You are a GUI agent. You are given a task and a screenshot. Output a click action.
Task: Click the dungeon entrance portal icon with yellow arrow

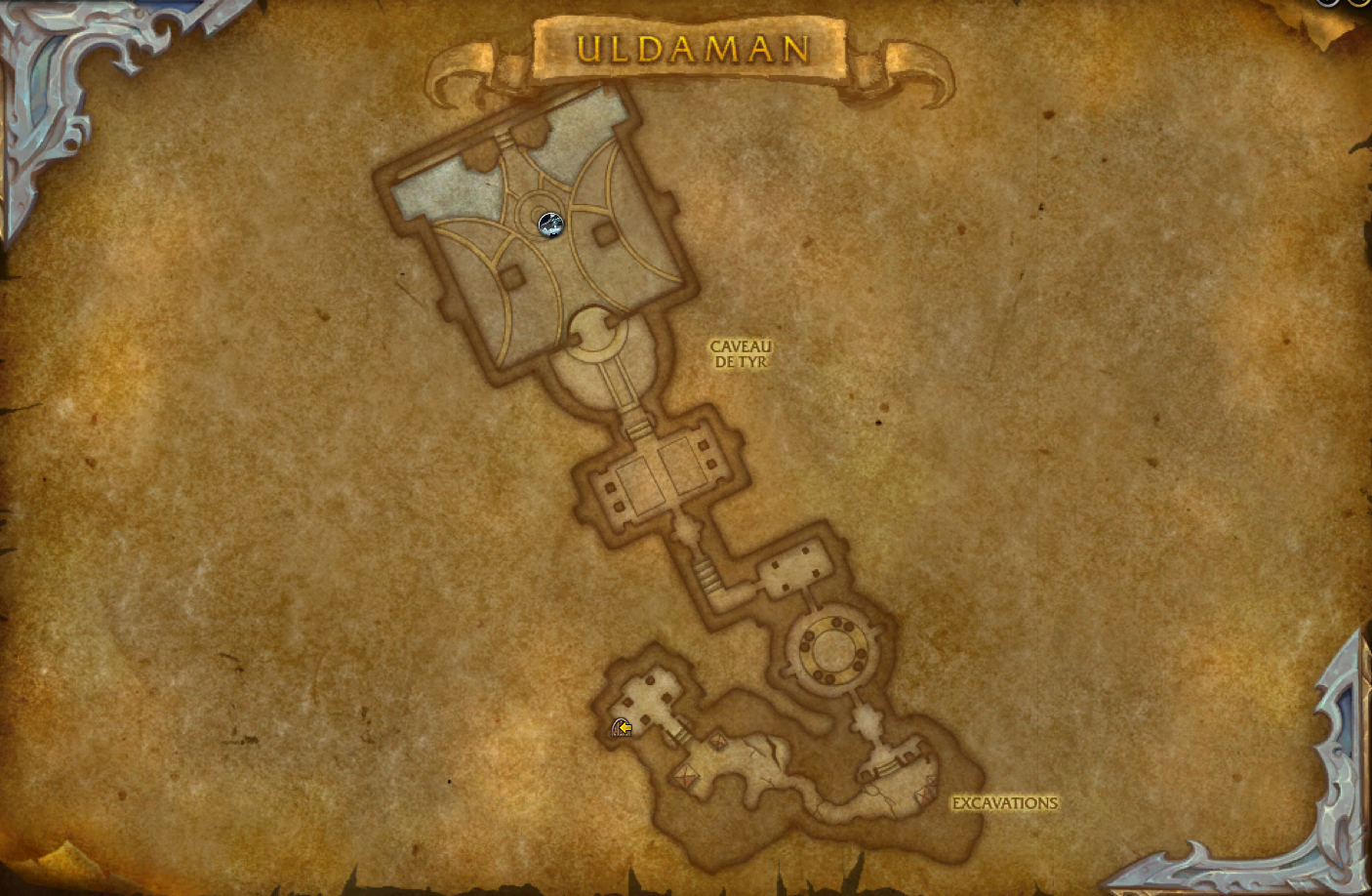point(622,728)
